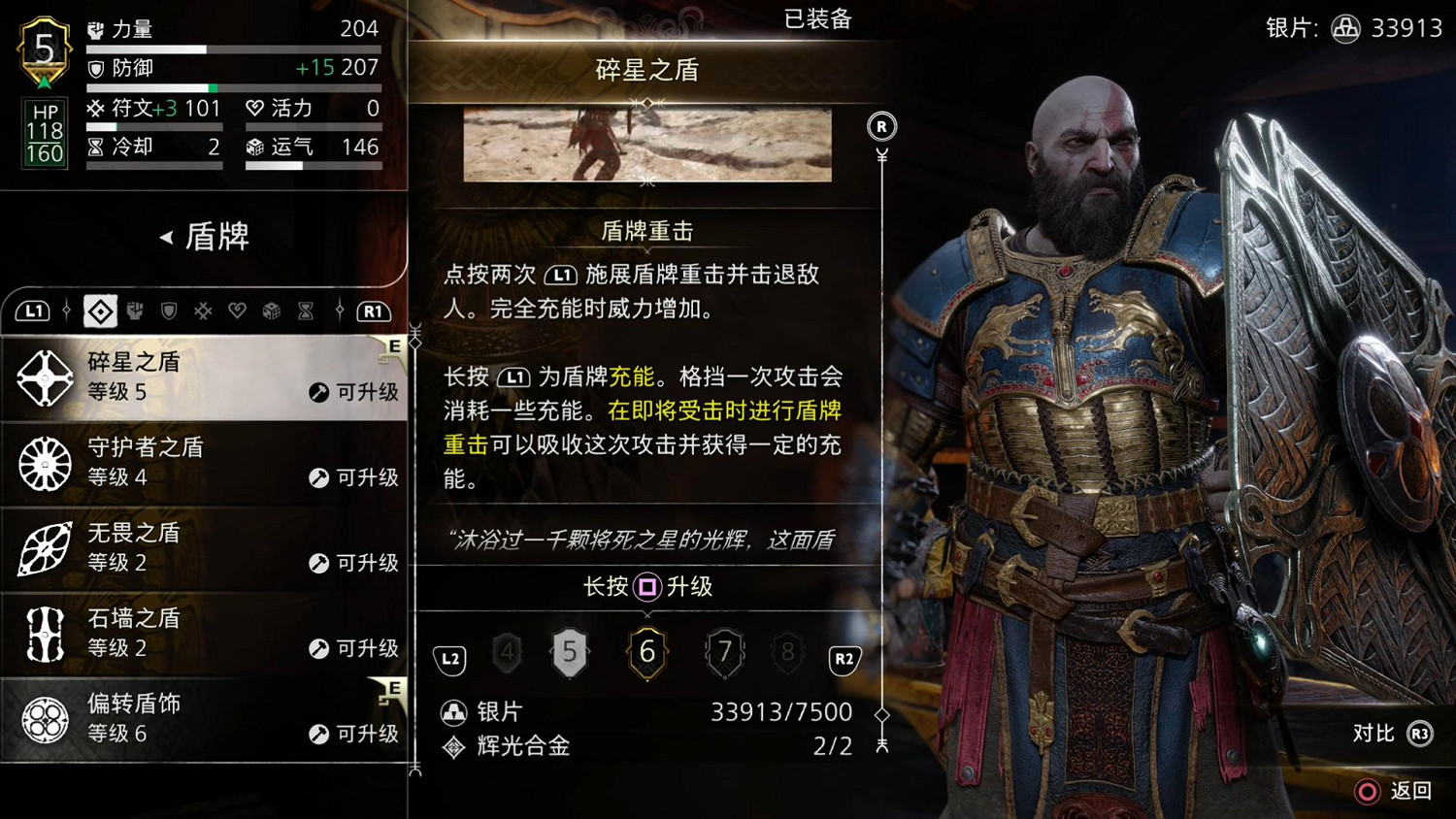Click the shield preview video thumbnail
The width and height of the screenshot is (1456, 819).
point(646,143)
